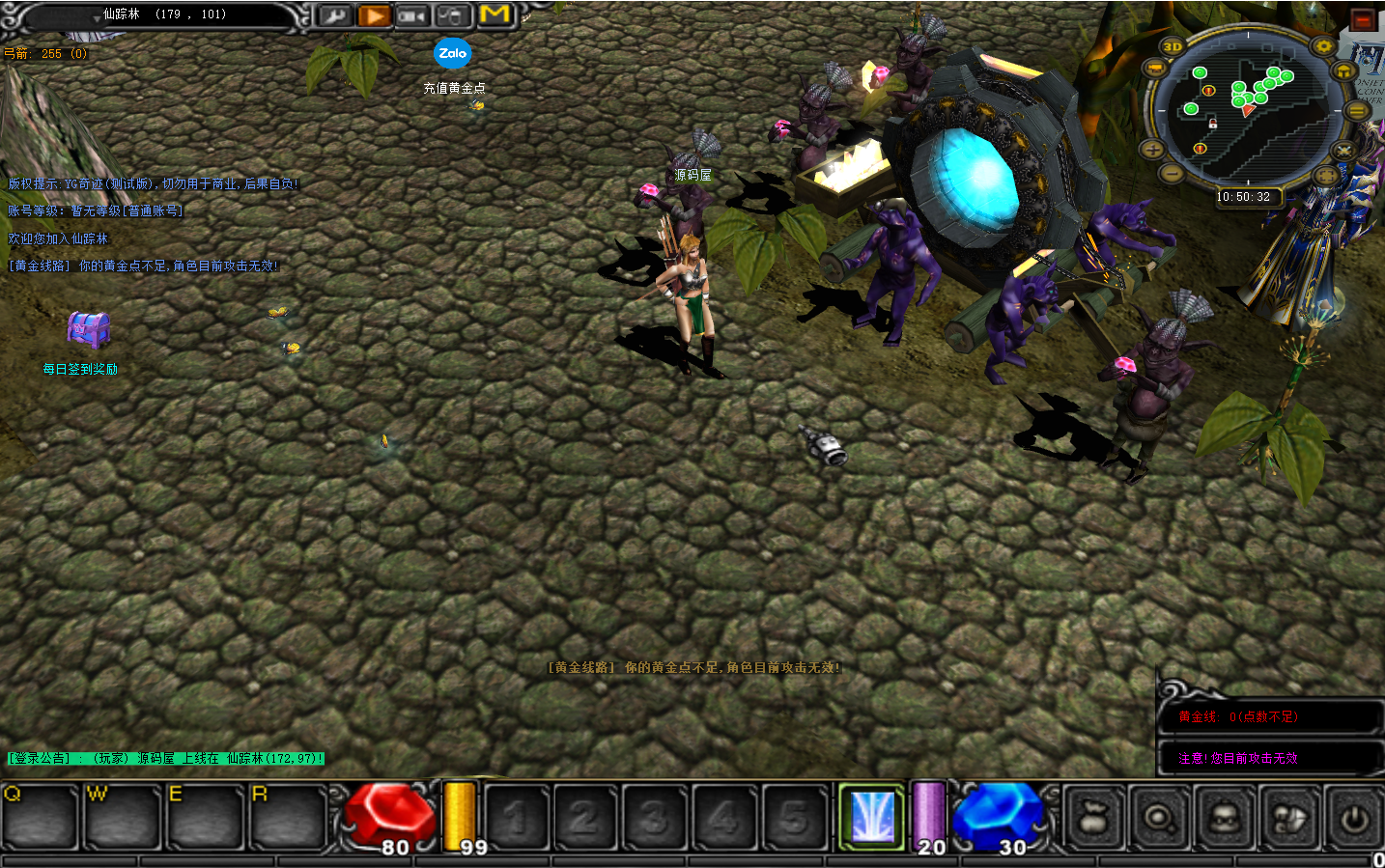
Task: Click the orange play arrow button
Action: pyautogui.click(x=374, y=15)
